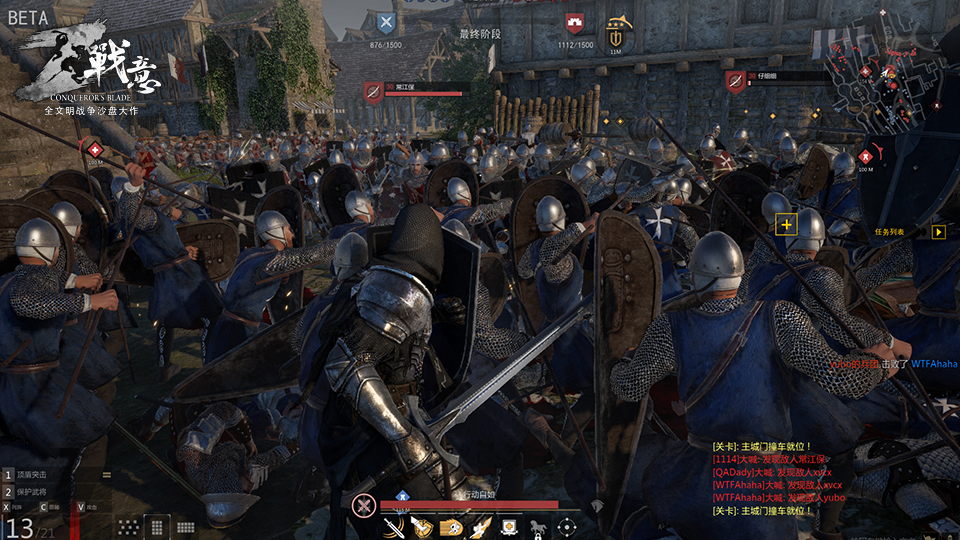Activate the sword slash skill icon
The width and height of the screenshot is (960, 540).
[393, 526]
